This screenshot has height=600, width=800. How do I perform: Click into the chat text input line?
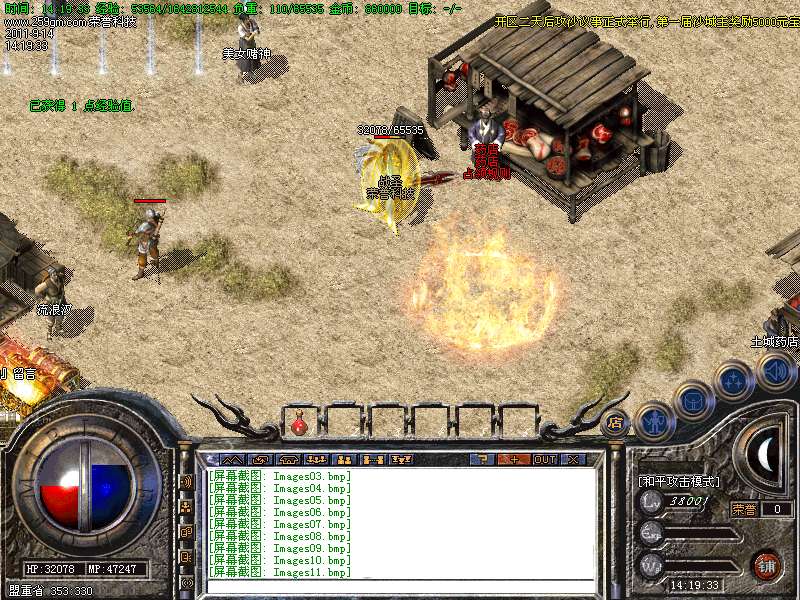click(x=400, y=583)
